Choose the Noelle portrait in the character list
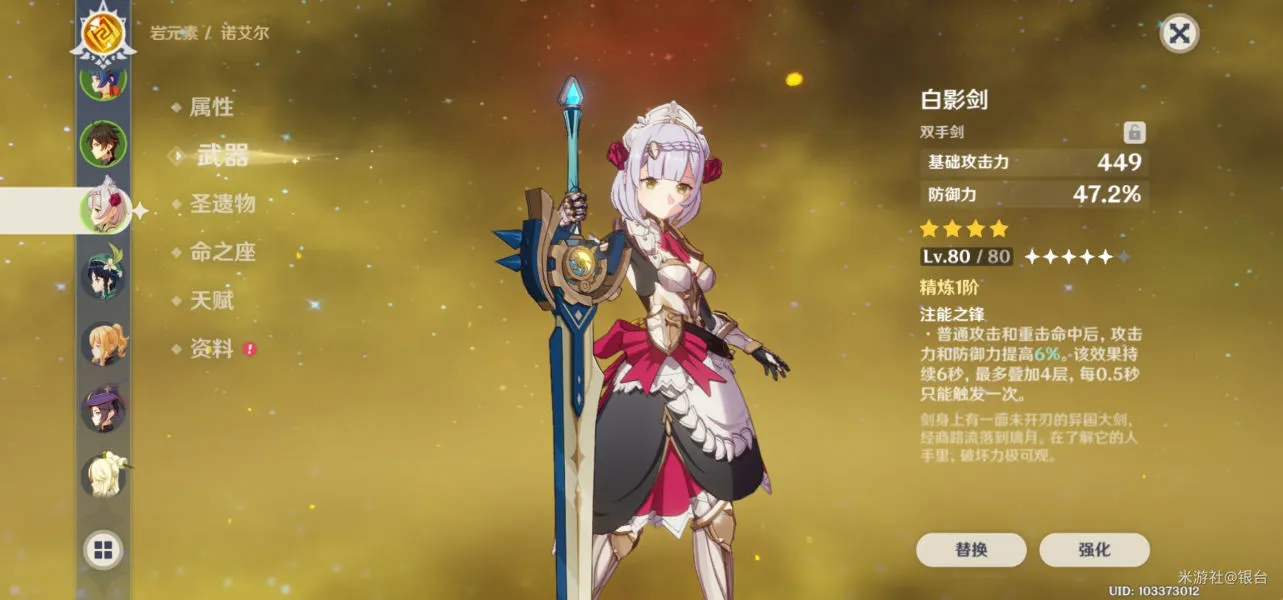This screenshot has height=600, width=1283. (x=105, y=209)
